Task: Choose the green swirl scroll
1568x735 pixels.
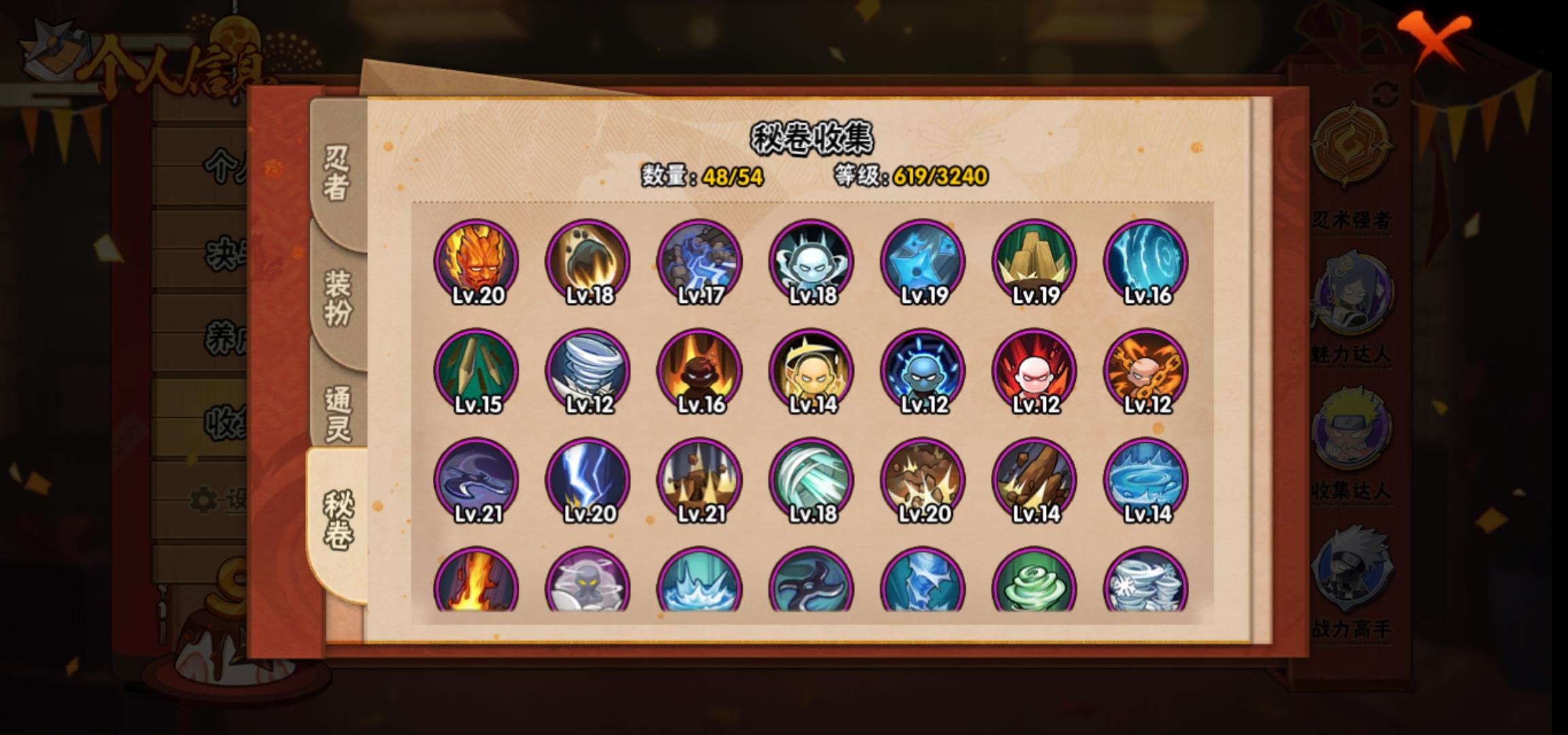Action: click(1034, 582)
